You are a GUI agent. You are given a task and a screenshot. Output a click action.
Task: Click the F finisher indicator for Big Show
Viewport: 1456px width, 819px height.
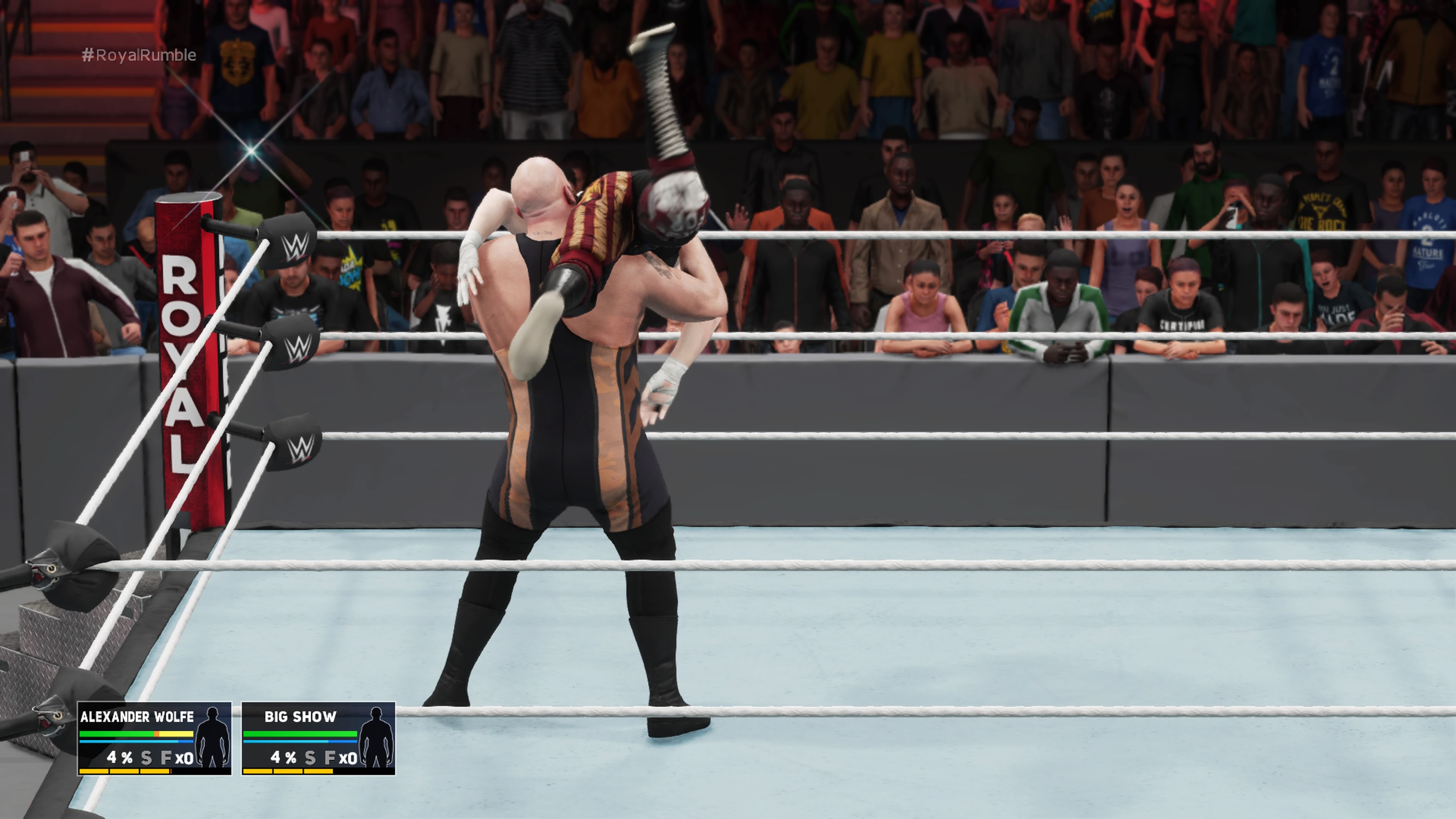(x=331, y=758)
